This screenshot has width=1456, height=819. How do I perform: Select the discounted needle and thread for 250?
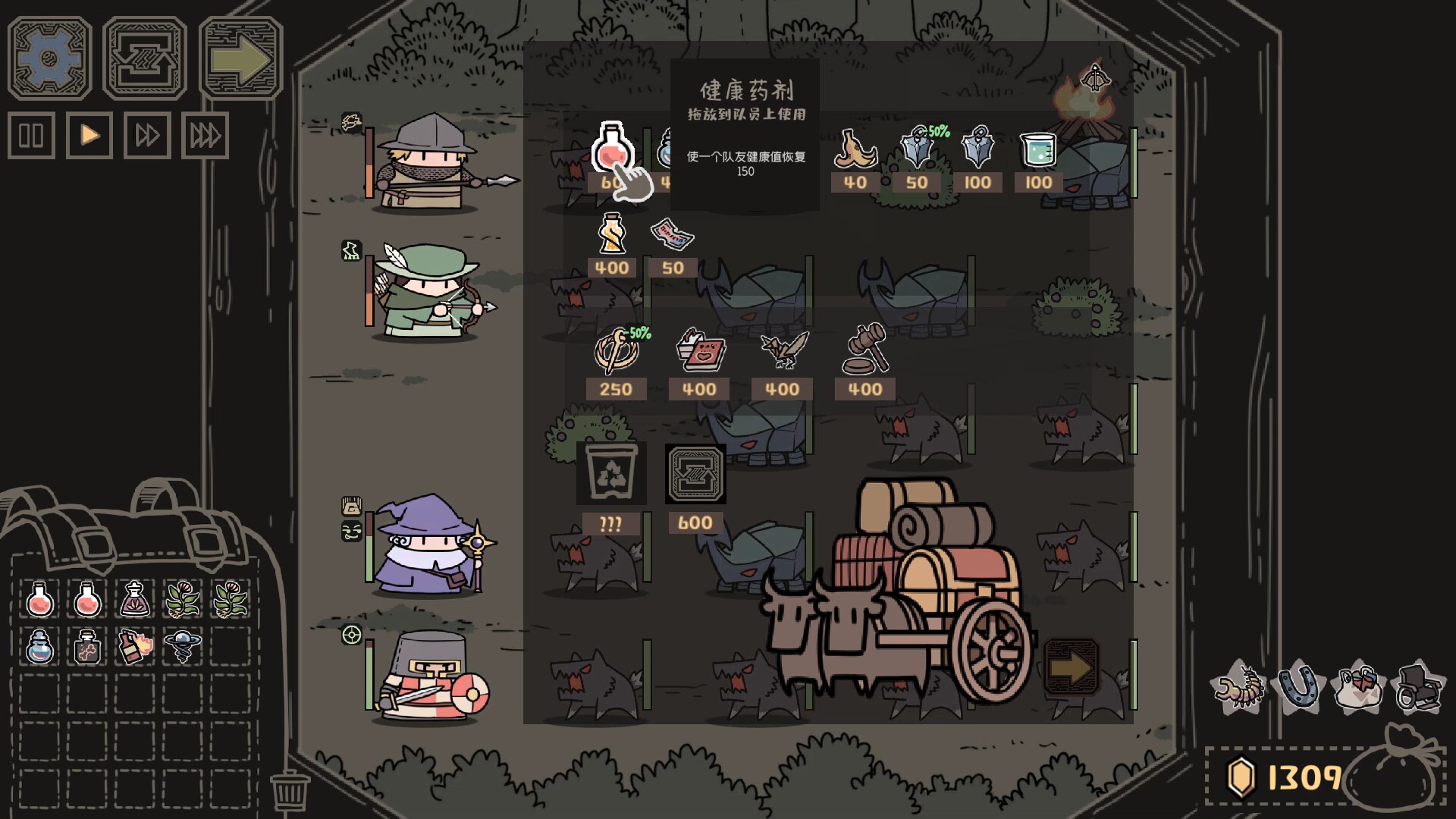point(618,353)
